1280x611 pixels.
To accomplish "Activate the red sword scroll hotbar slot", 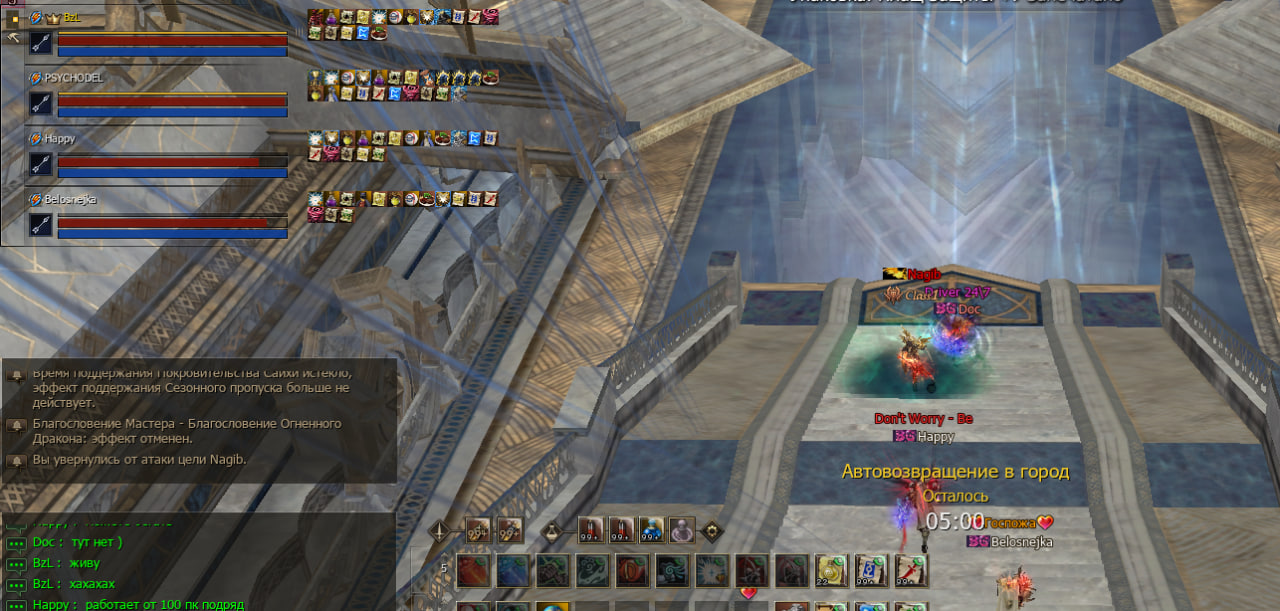I will click(910, 571).
